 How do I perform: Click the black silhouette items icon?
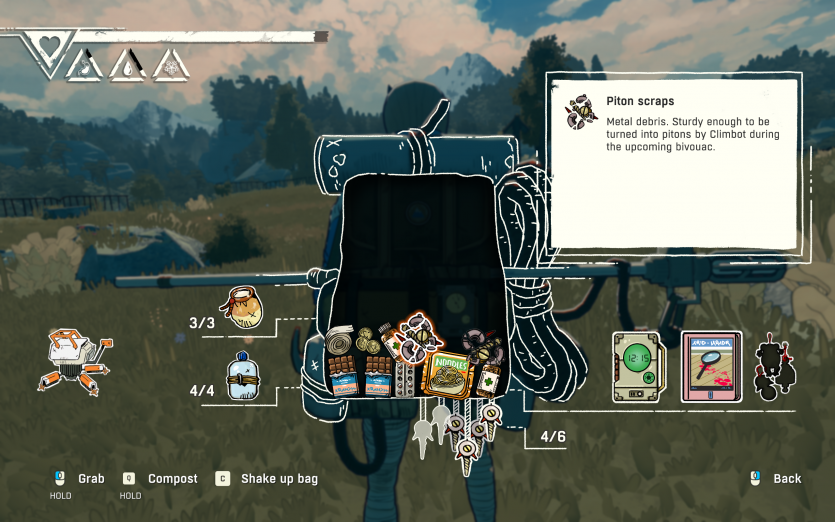(x=772, y=367)
